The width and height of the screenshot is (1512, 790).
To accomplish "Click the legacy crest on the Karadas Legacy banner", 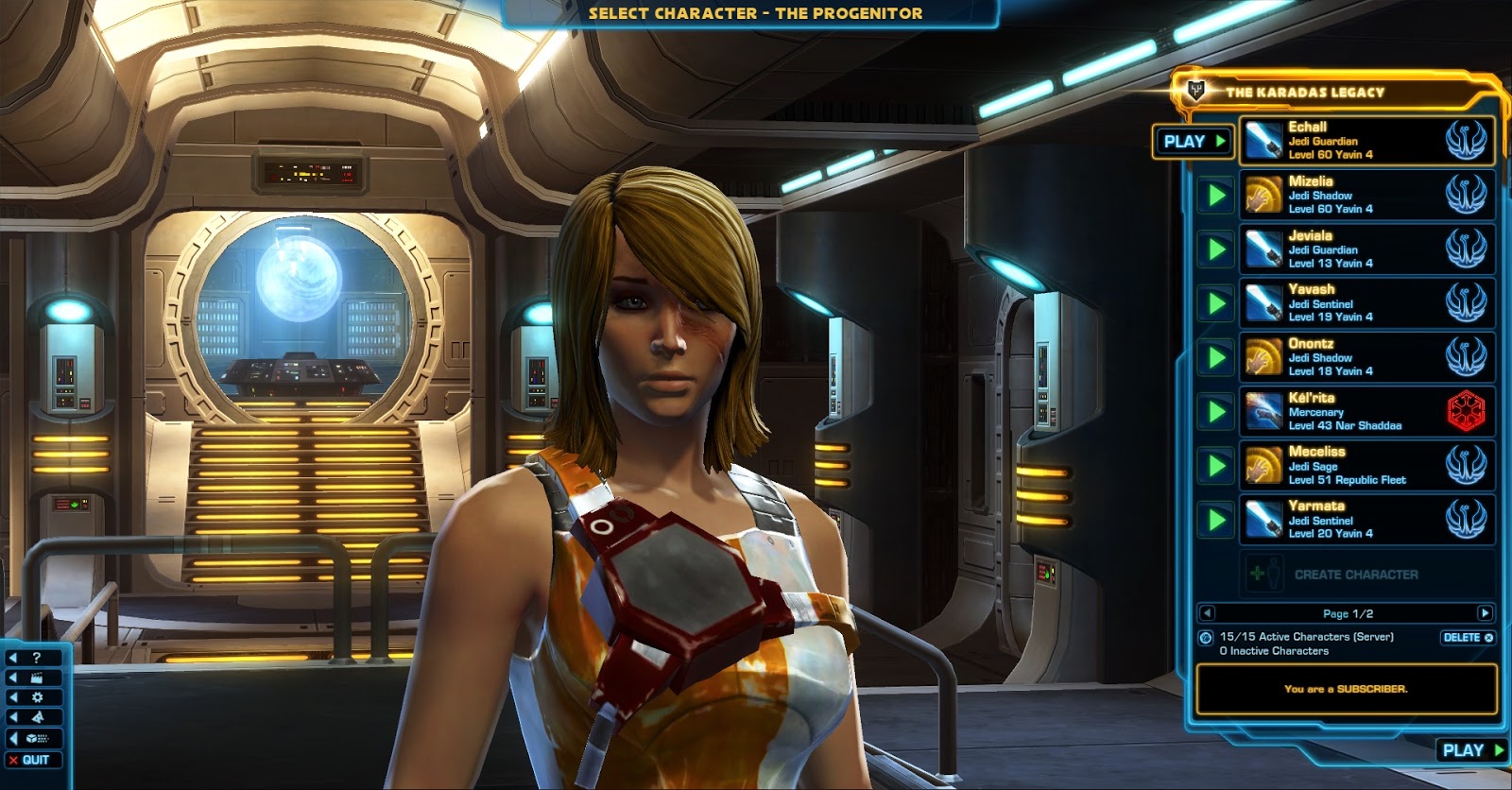I will [x=1196, y=92].
